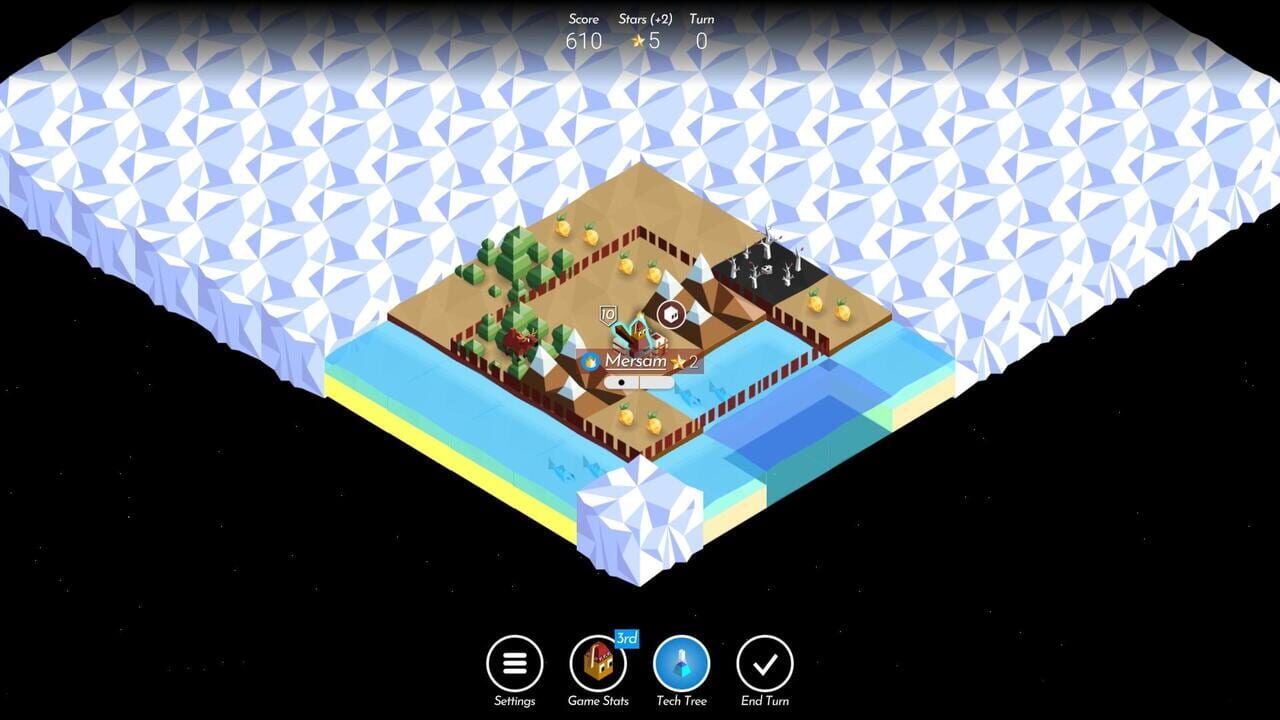Click the underlined Mersam city label

[x=637, y=361]
